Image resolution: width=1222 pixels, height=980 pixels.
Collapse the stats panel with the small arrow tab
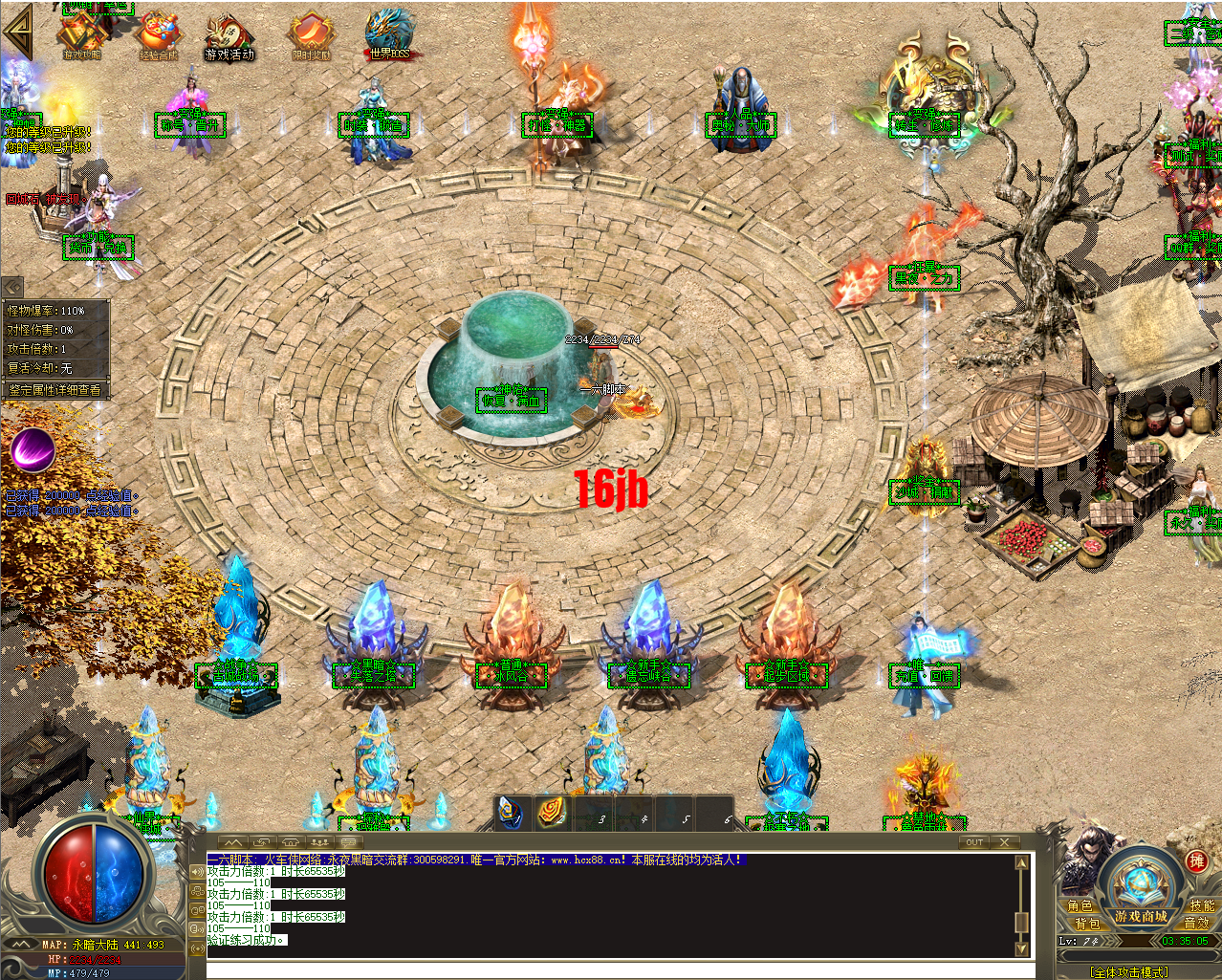(x=12, y=286)
